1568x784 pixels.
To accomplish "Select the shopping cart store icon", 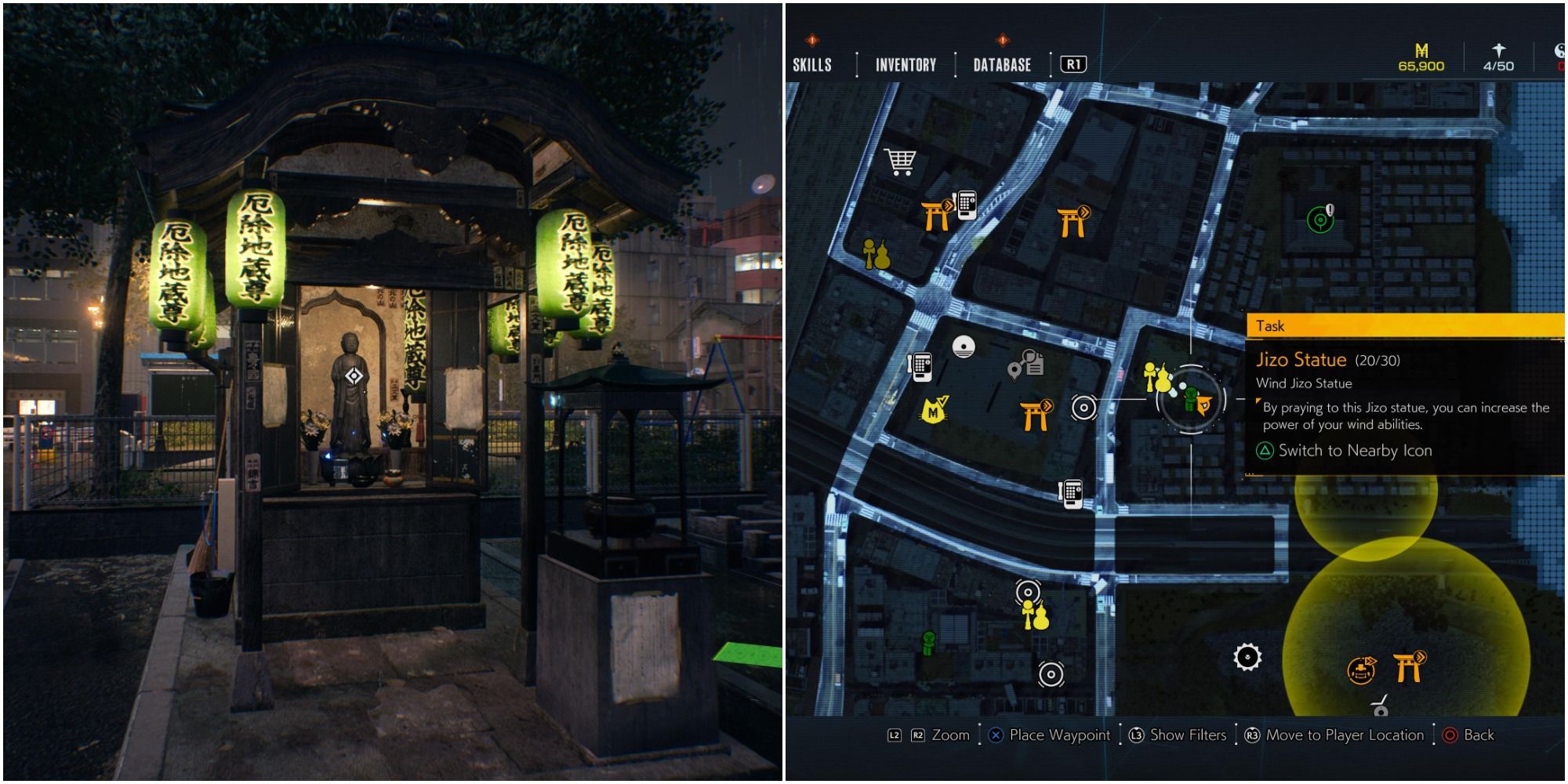I will pos(900,162).
